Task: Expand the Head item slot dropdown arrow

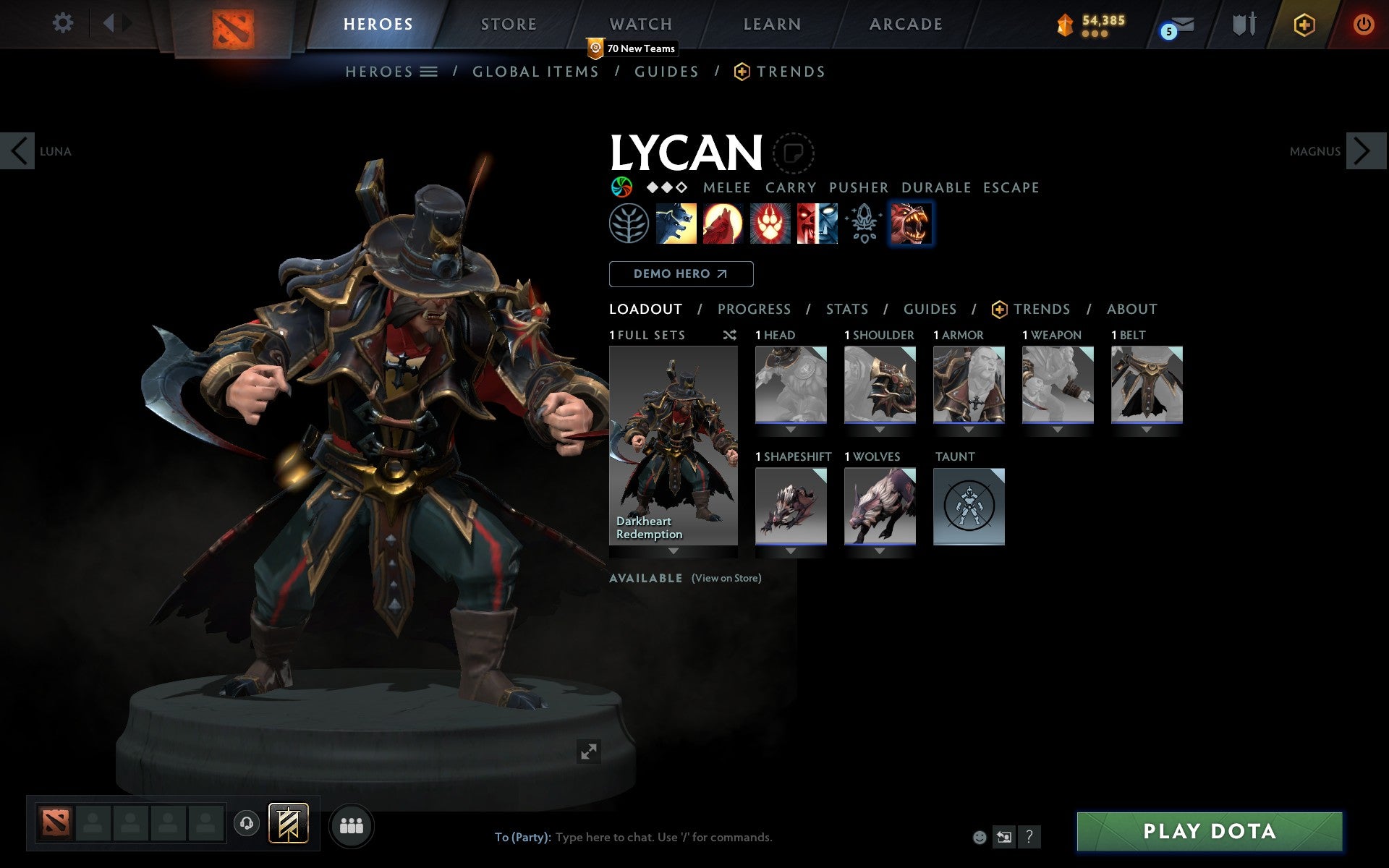Action: click(x=791, y=428)
